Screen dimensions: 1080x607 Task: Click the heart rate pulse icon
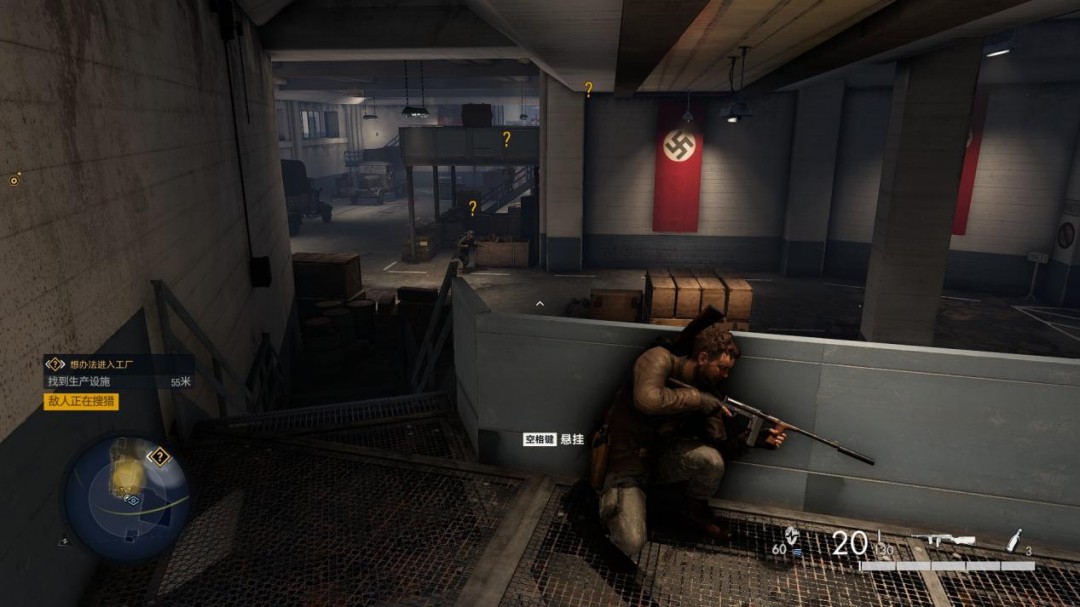pos(792,536)
